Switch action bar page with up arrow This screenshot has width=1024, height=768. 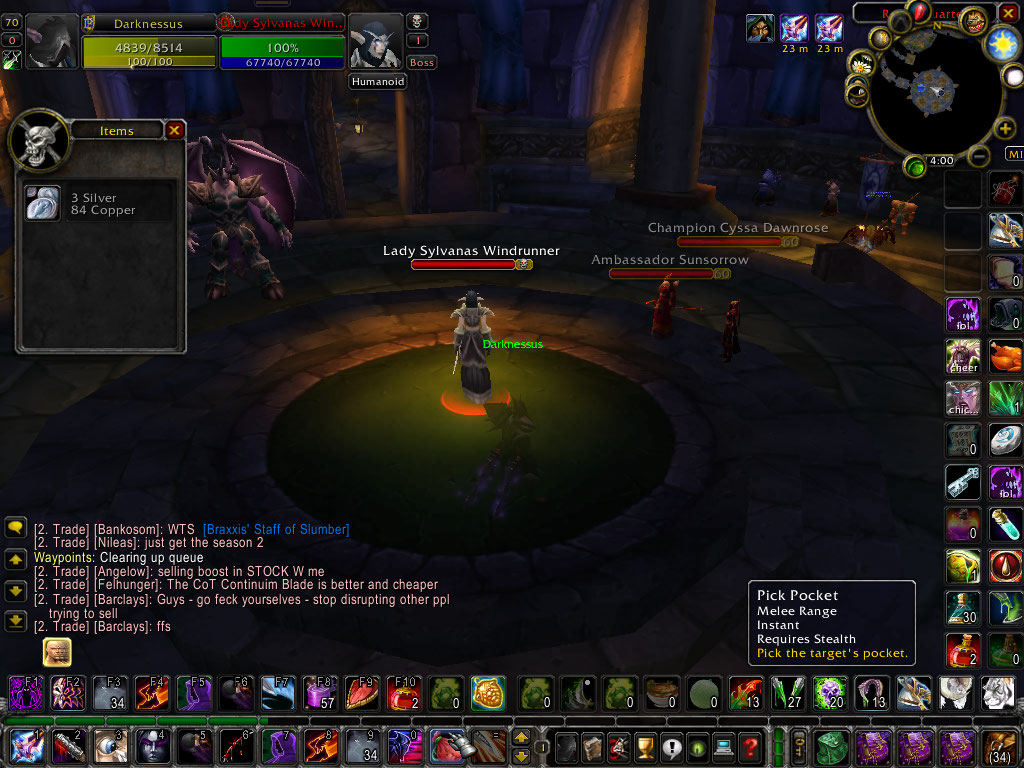(x=521, y=738)
